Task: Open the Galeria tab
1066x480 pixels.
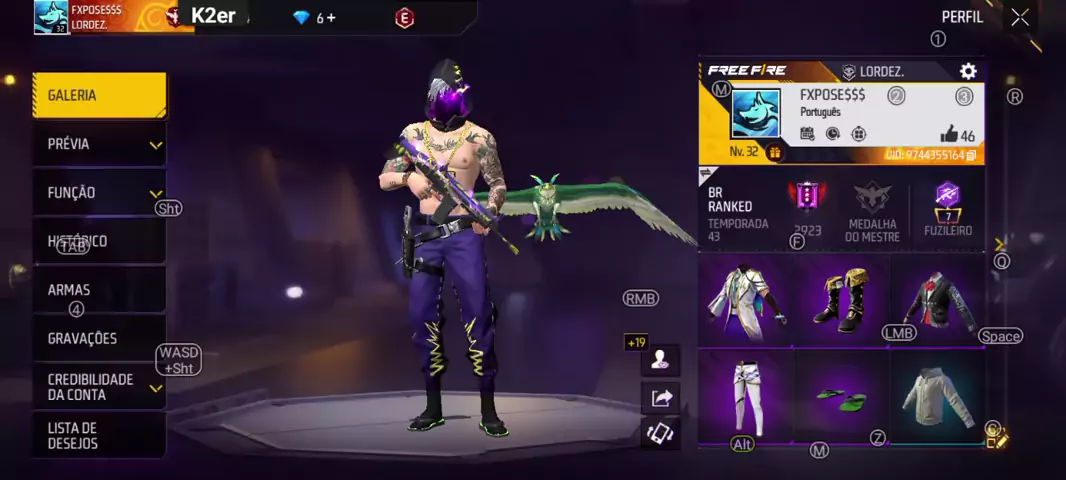Action: (98, 96)
